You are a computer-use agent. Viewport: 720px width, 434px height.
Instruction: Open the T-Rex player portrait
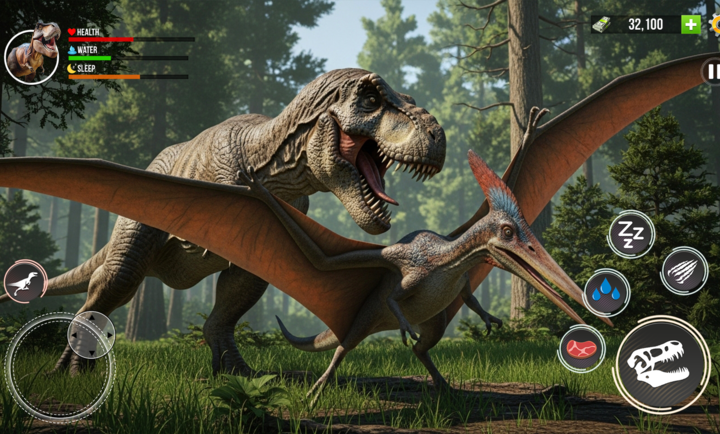pyautogui.click(x=31, y=56)
